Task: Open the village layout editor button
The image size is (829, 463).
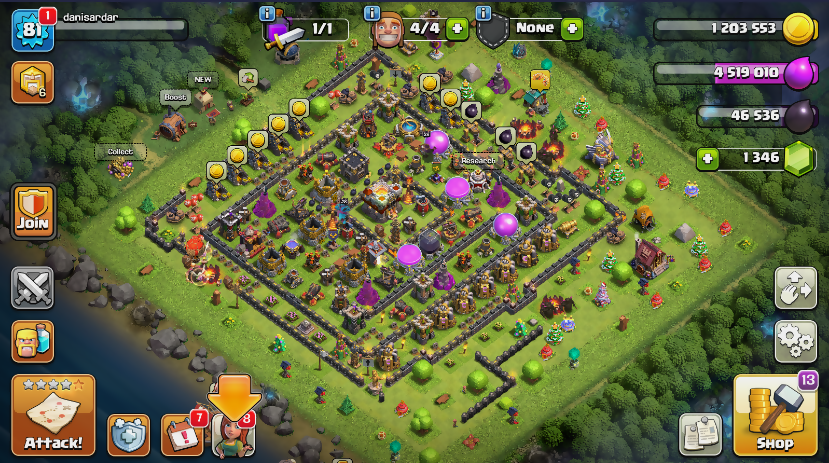Action: pyautogui.click(x=795, y=289)
